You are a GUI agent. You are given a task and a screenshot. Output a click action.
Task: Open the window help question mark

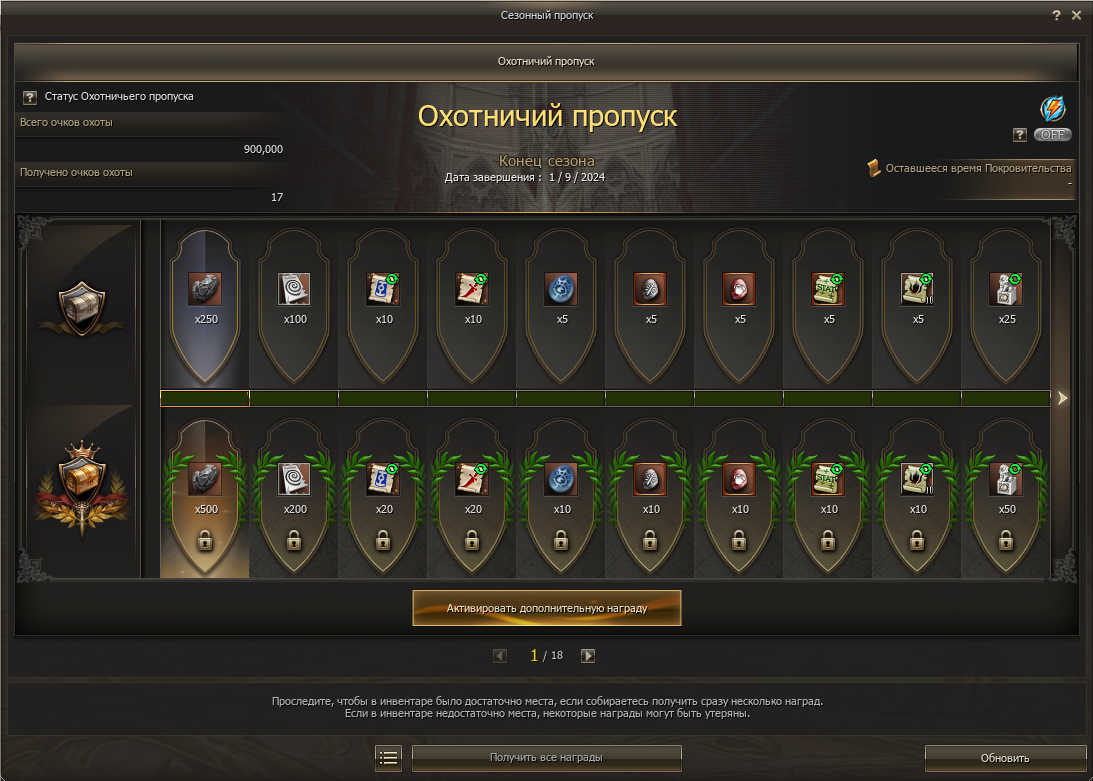1056,15
